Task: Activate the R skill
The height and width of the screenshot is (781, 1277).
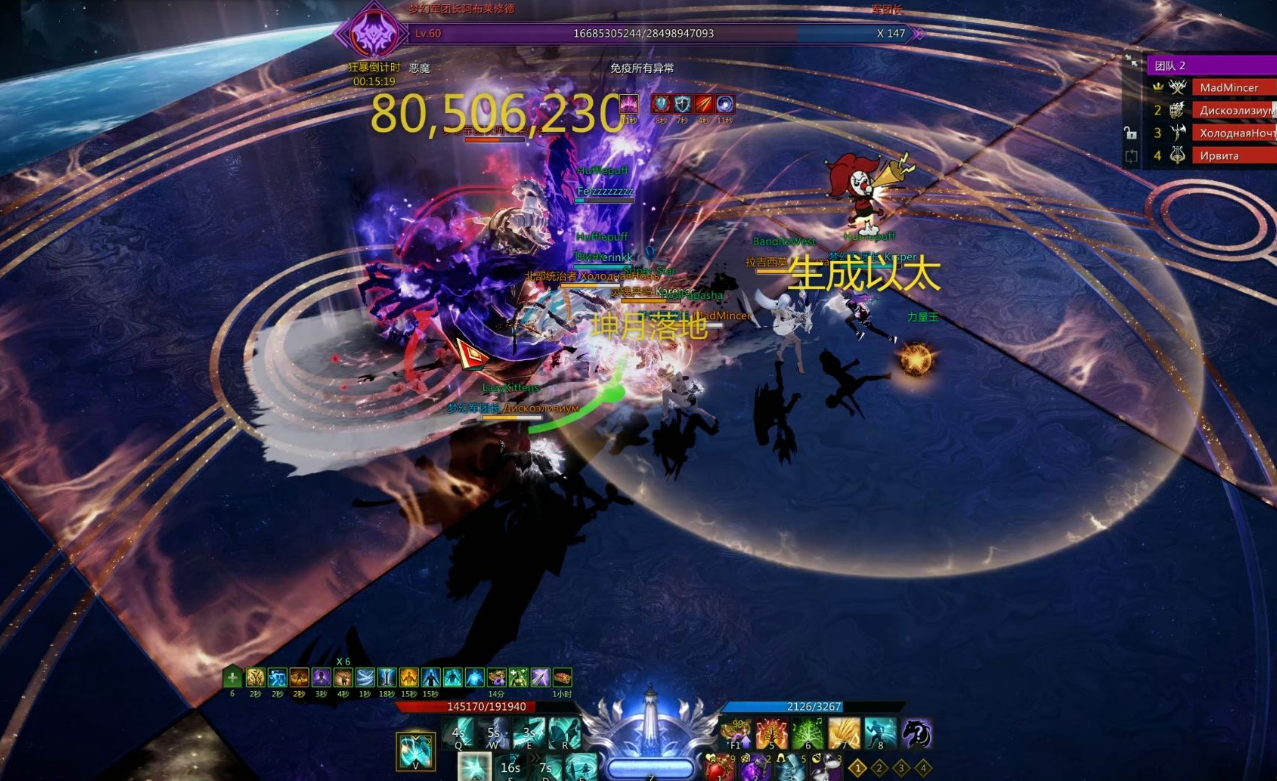Action: (x=565, y=733)
